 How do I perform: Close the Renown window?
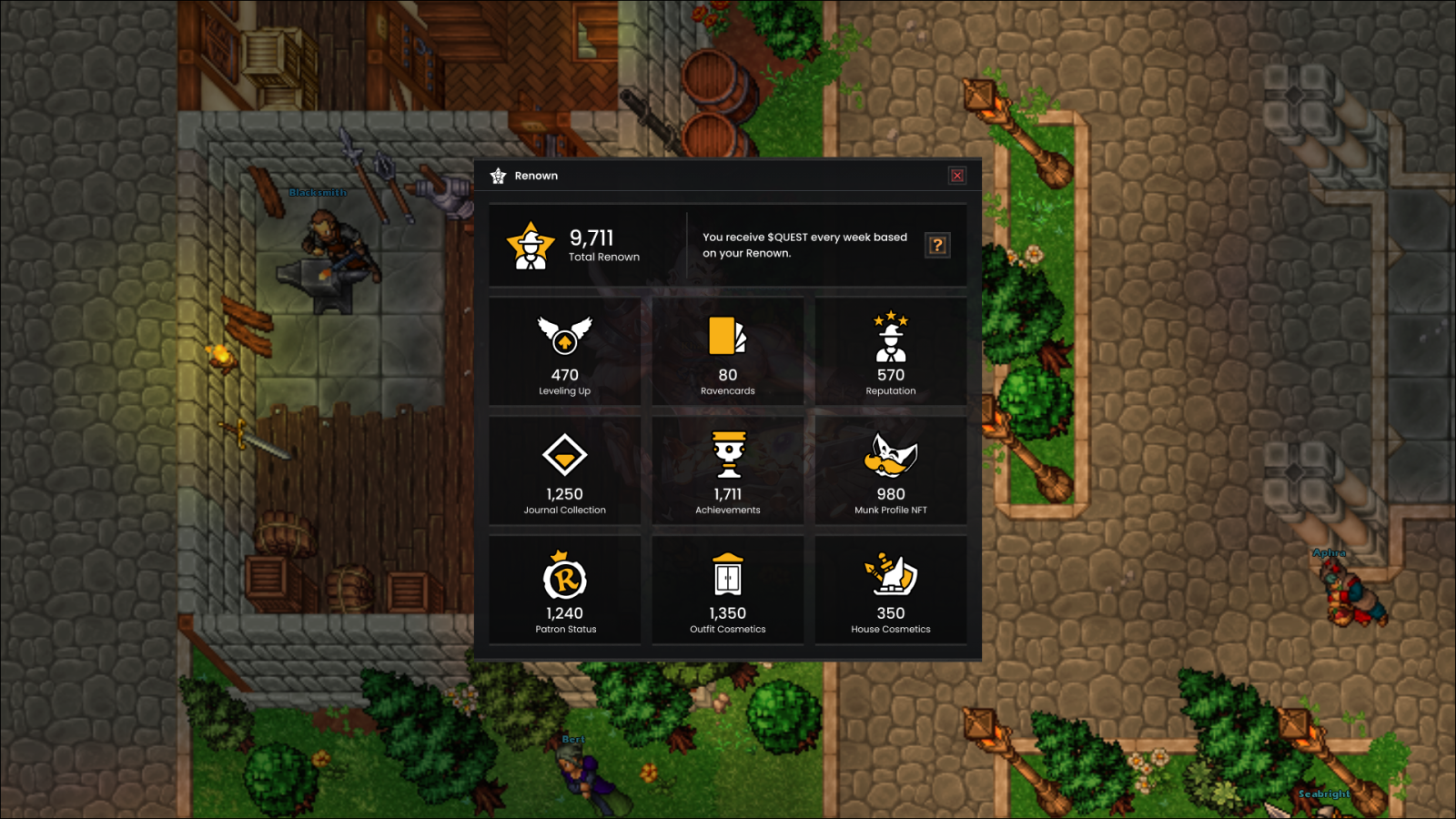click(x=956, y=175)
